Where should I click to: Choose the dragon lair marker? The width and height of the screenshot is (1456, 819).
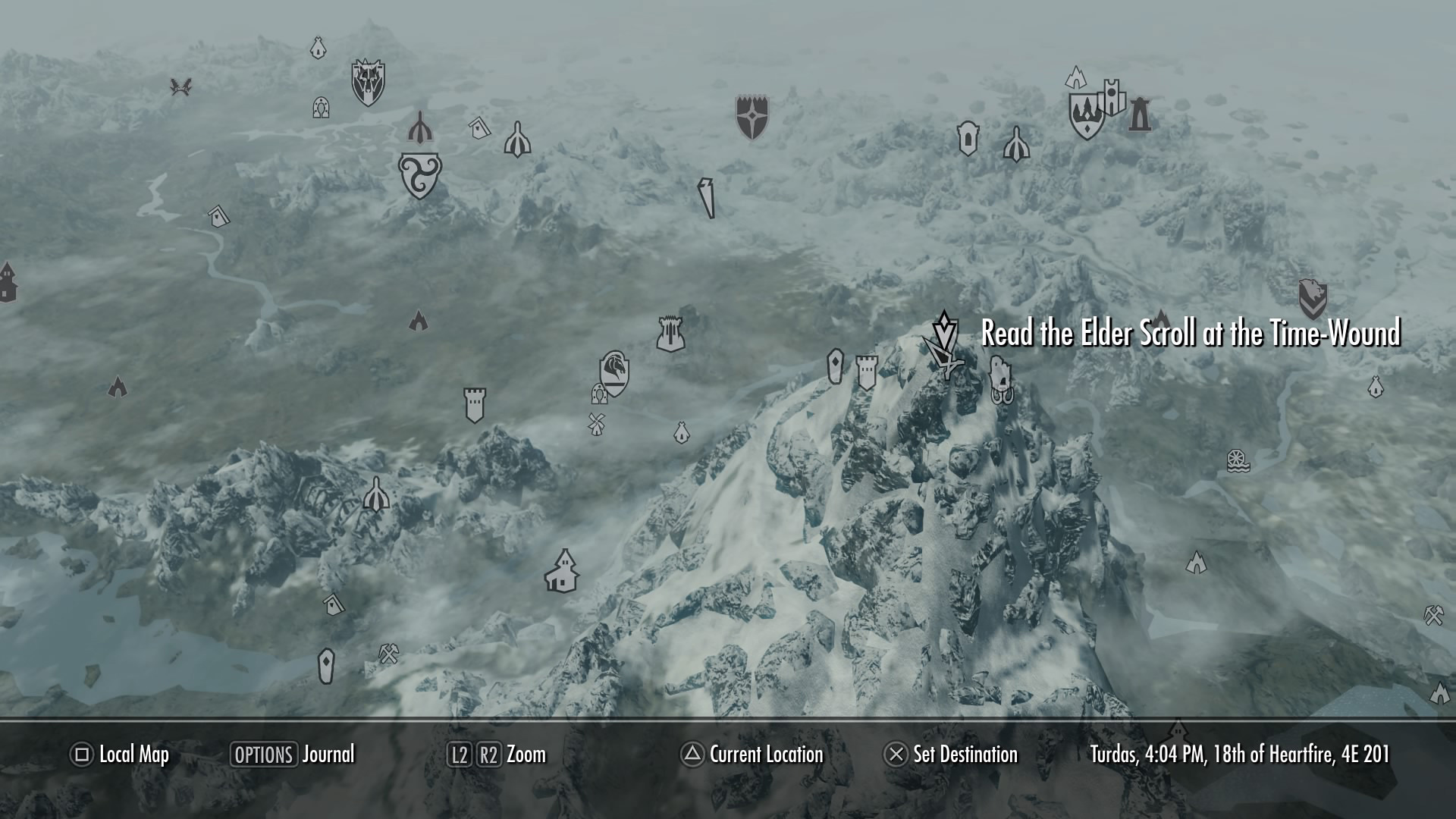coord(180,87)
